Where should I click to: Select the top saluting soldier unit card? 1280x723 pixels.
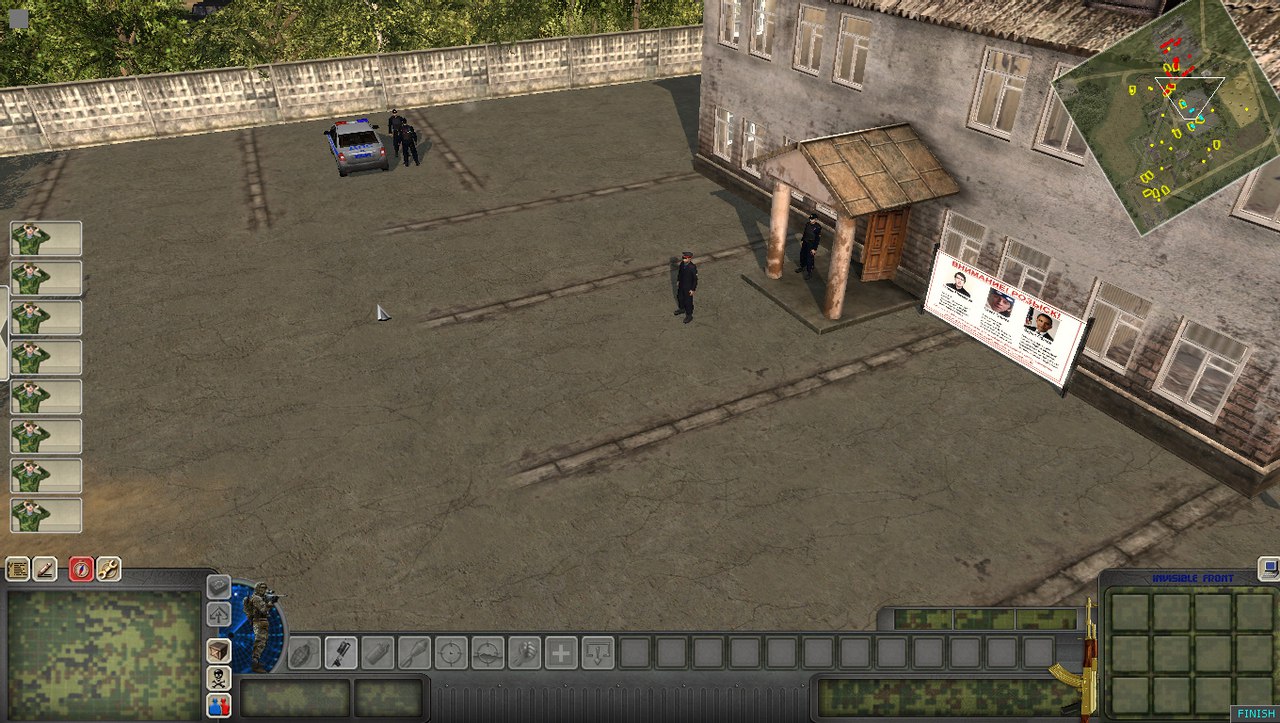(x=46, y=239)
